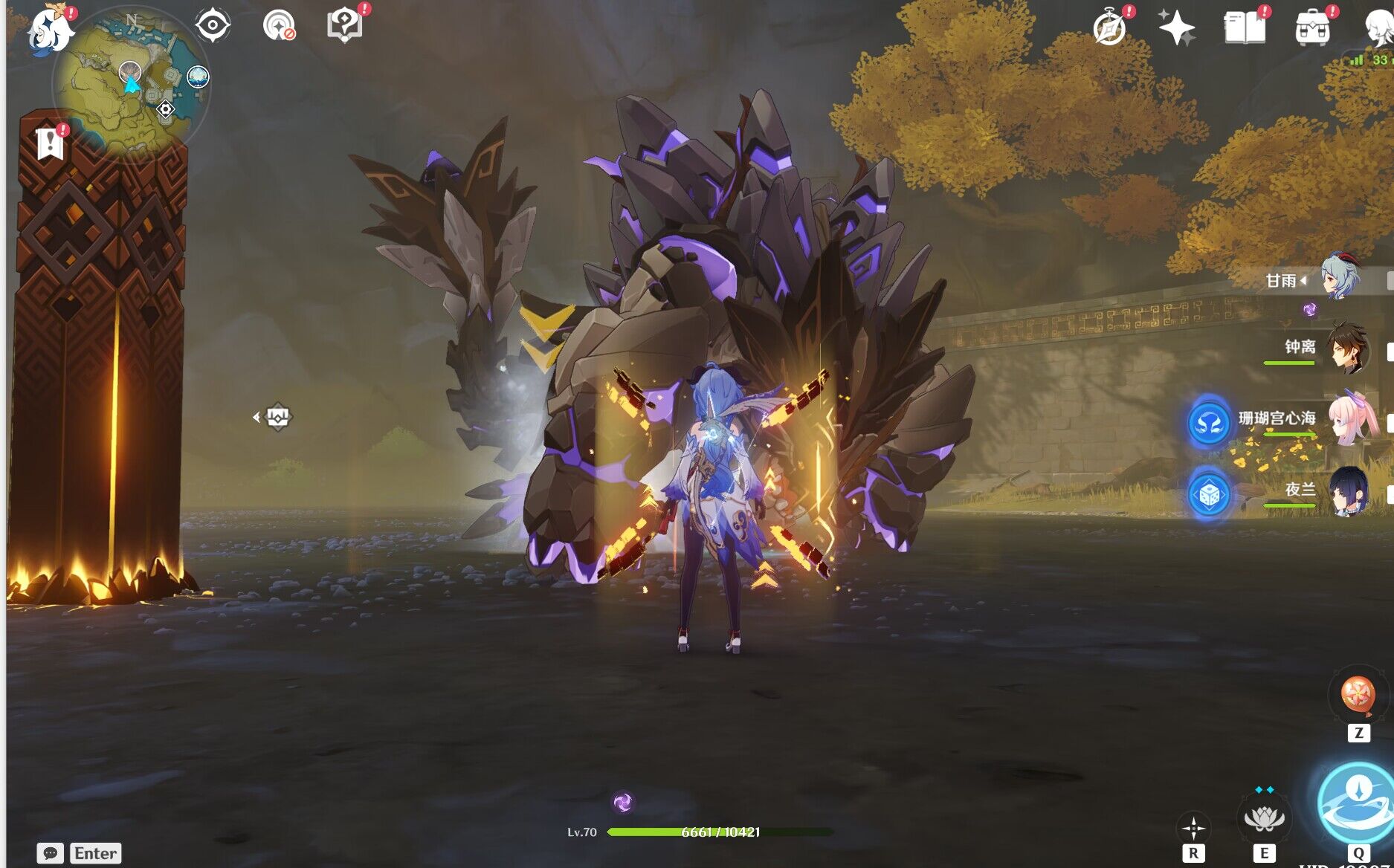Open the quest bookmark icon with alert
1394x868 pixels.
(x=50, y=143)
